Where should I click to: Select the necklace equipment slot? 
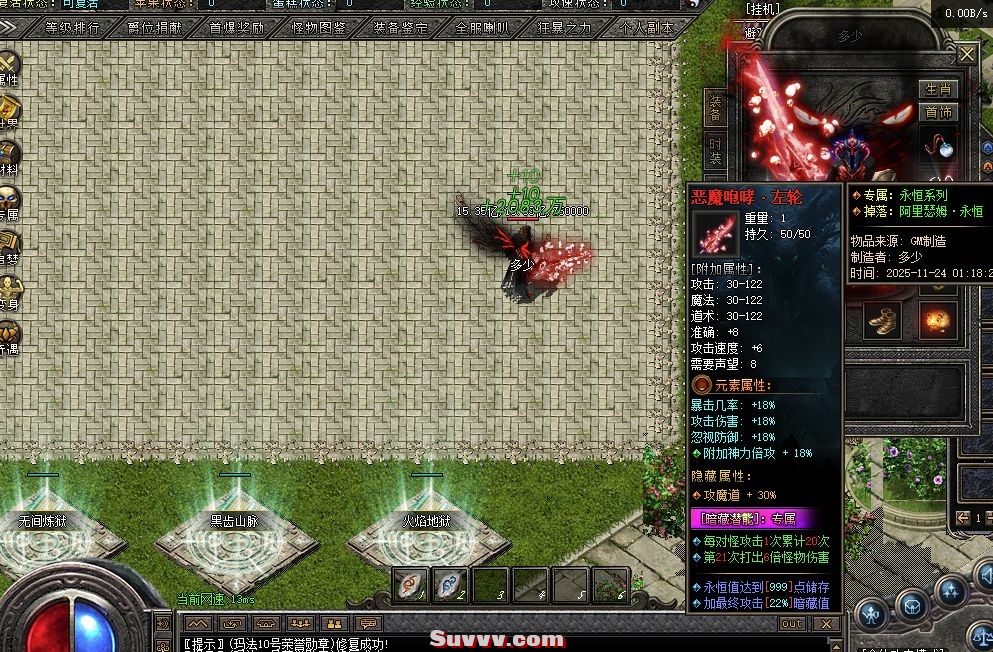click(x=938, y=145)
